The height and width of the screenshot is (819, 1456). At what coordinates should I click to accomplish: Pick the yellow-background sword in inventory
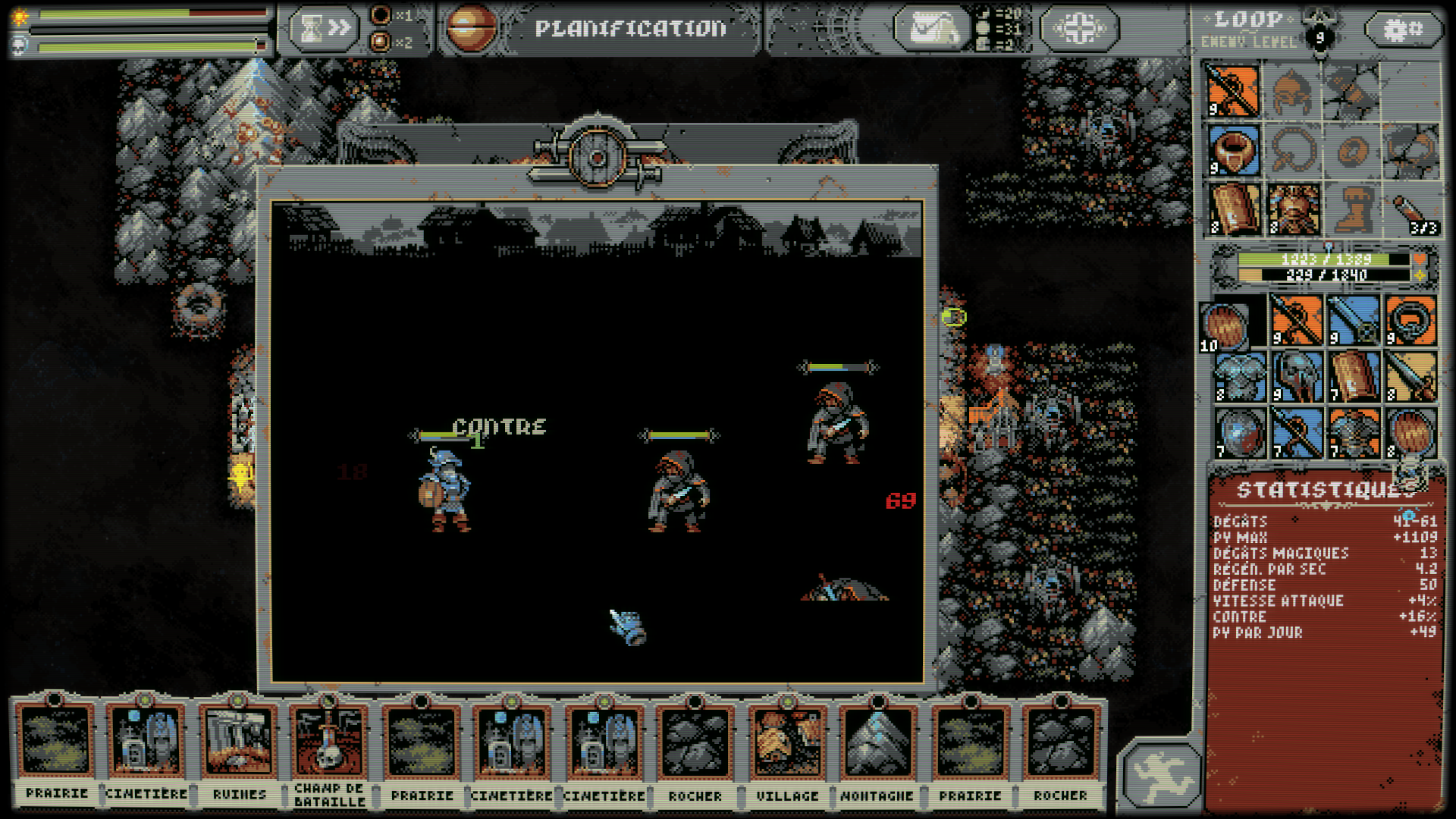1410,377
